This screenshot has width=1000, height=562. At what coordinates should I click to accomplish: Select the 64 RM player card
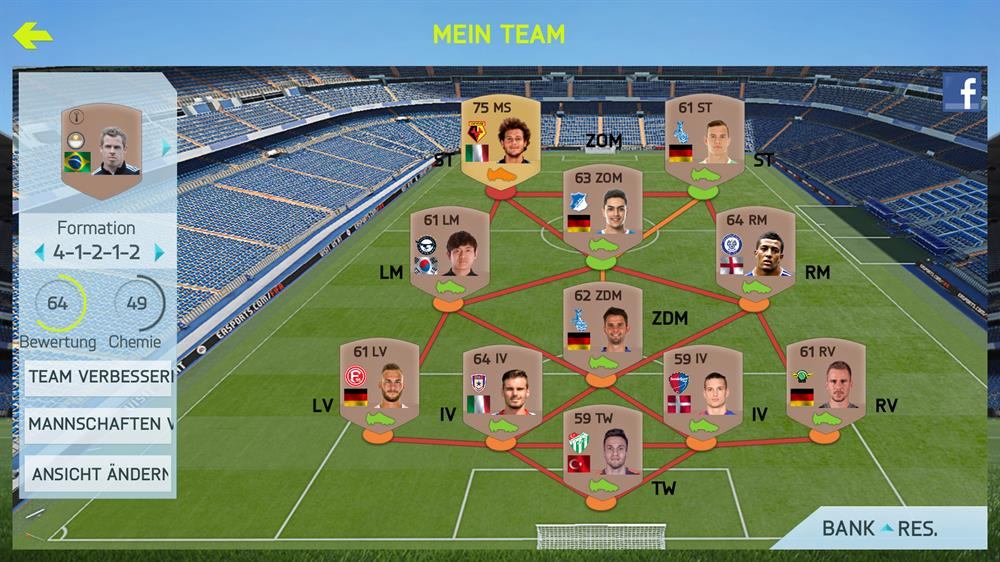pos(755,254)
